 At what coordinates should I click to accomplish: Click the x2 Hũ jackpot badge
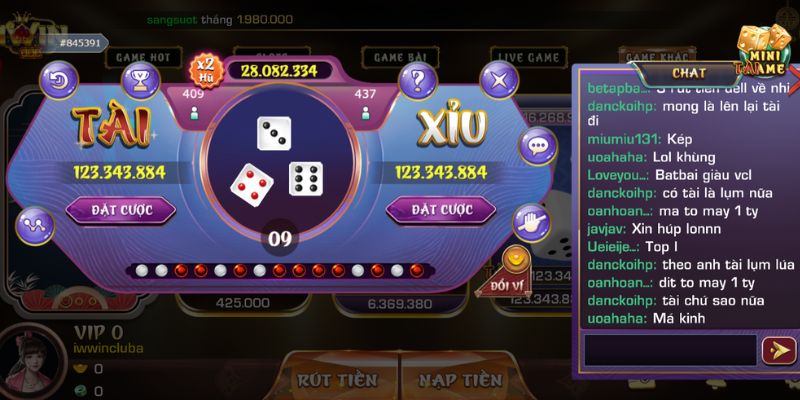205,70
